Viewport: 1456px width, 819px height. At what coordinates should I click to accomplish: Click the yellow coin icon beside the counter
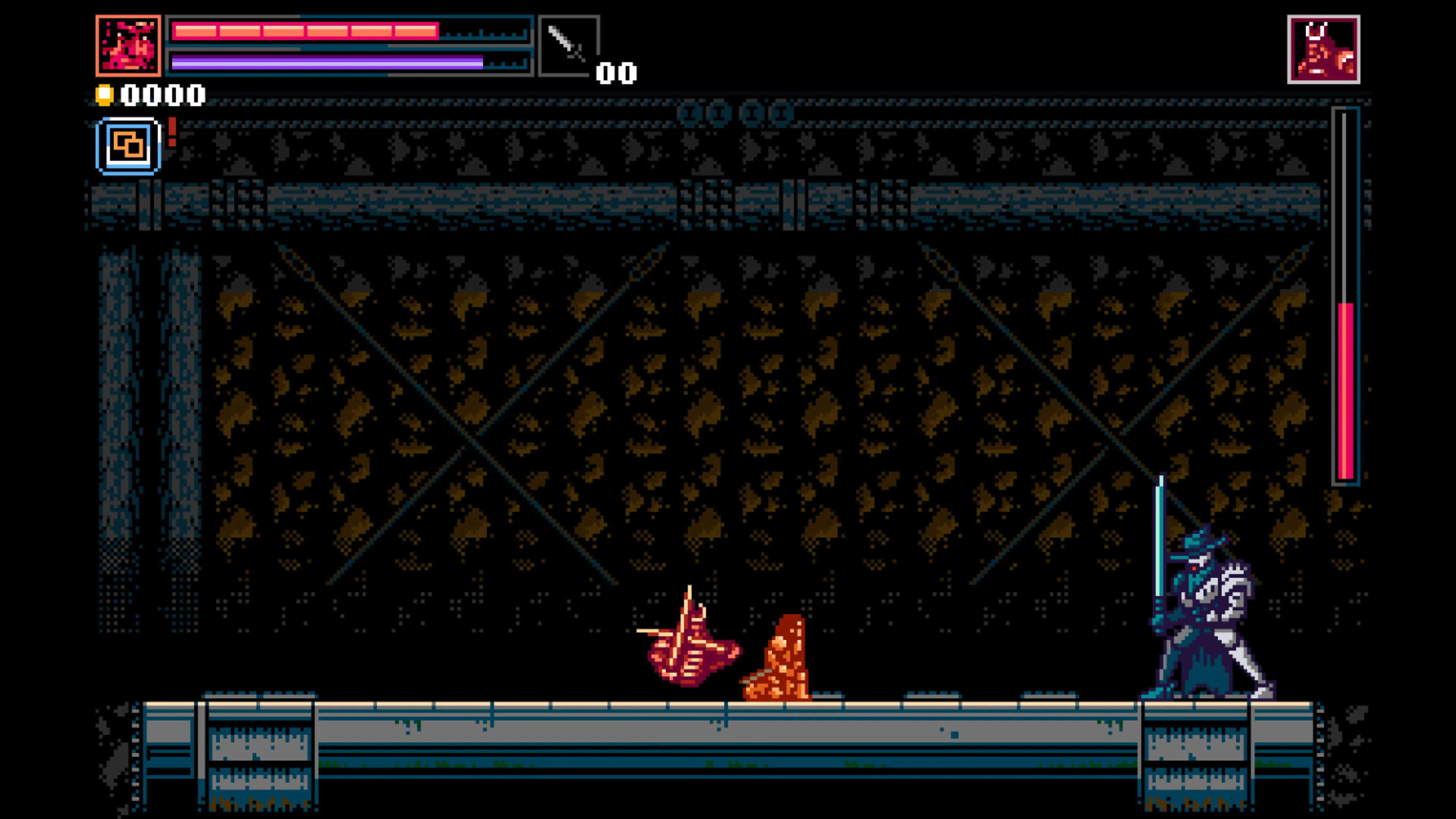point(105,95)
